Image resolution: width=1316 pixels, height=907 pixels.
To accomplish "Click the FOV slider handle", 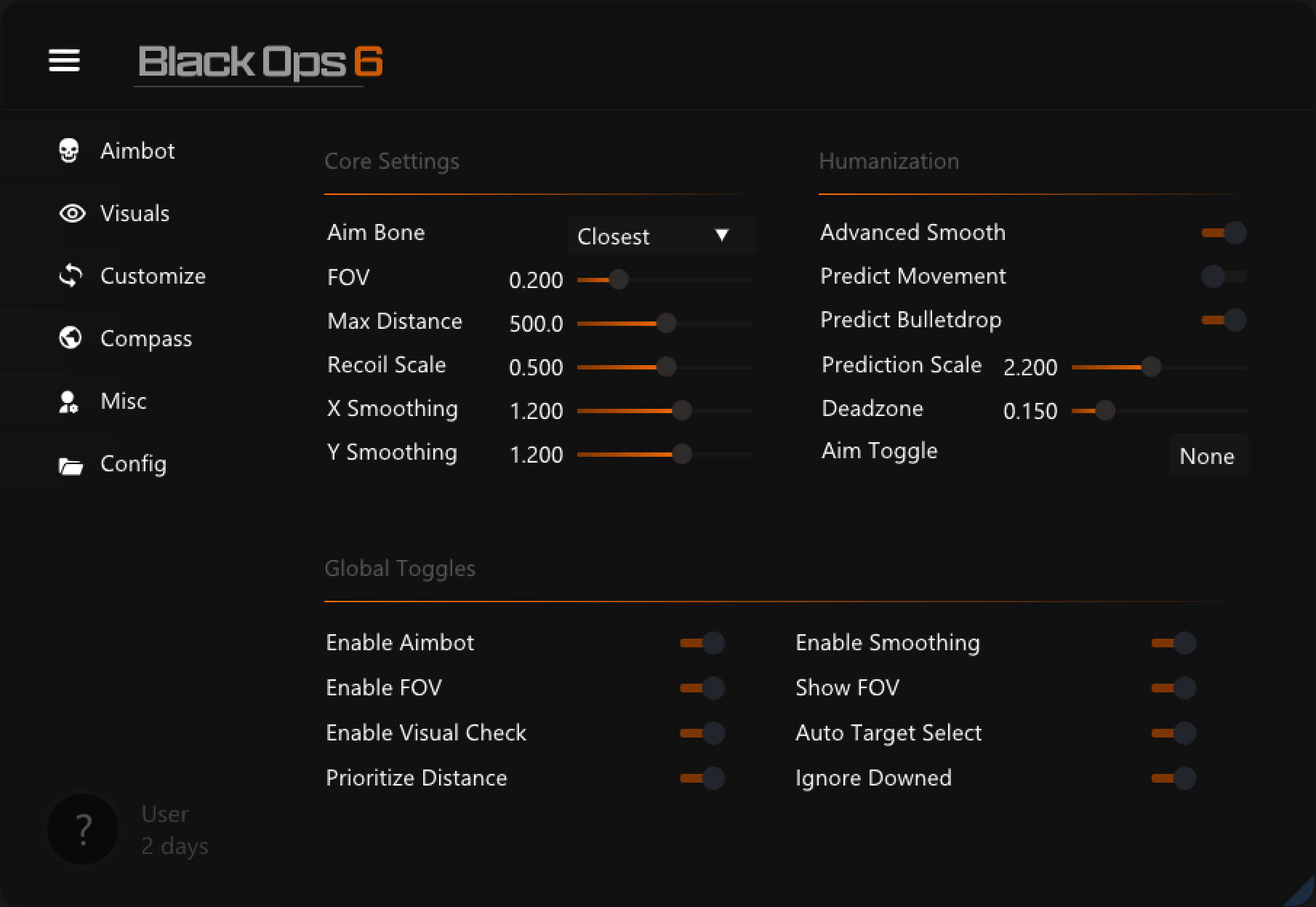I will (x=618, y=279).
